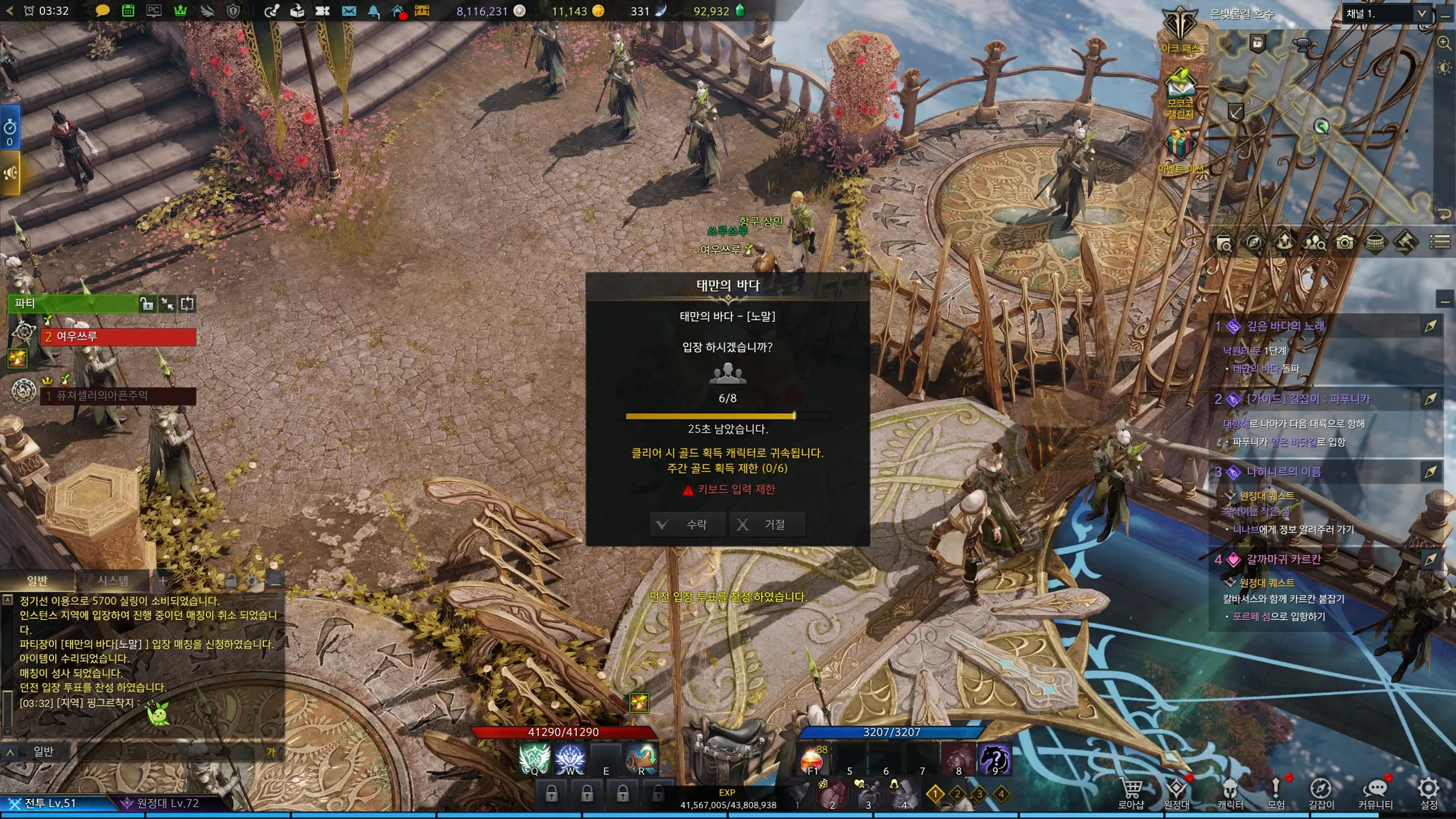Open the 모험 adventure menu
The height and width of the screenshot is (819, 1456).
coord(1276,793)
